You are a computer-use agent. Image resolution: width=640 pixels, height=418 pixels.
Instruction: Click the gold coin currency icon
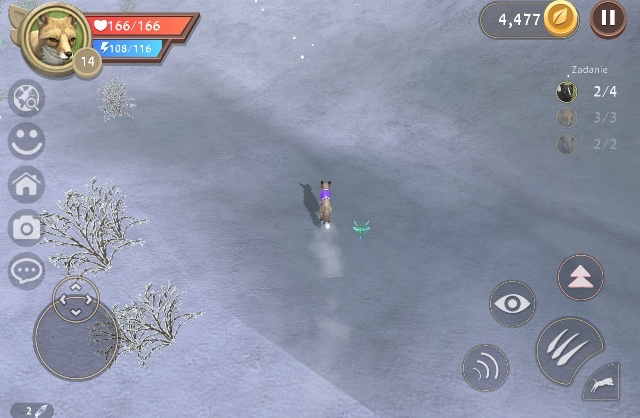[561, 19]
